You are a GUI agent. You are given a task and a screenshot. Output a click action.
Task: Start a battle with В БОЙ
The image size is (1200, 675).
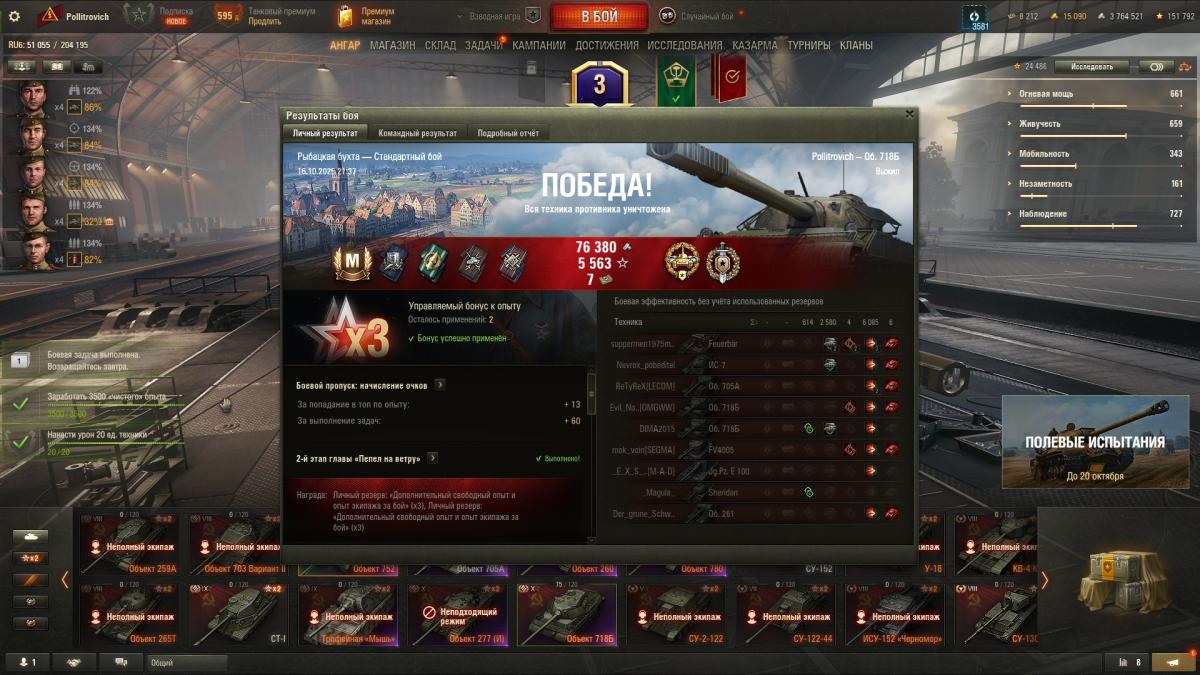[x=598, y=16]
